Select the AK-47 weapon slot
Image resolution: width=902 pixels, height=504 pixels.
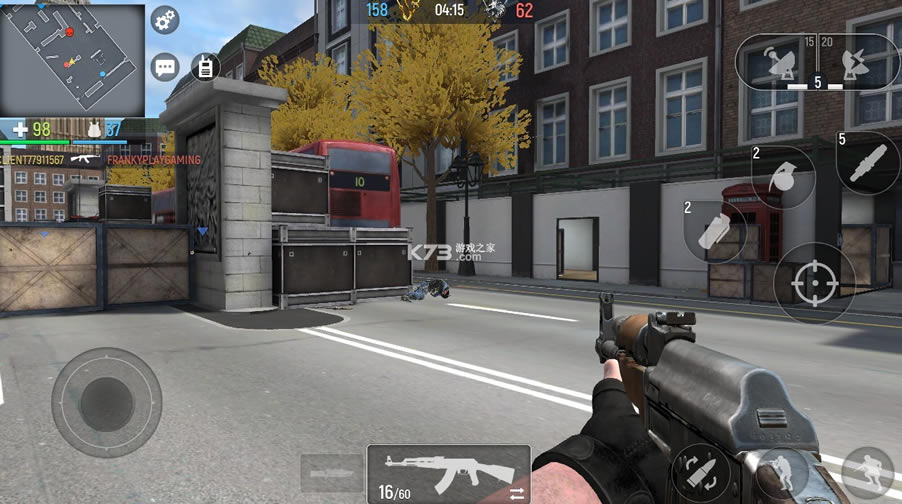click(x=448, y=473)
